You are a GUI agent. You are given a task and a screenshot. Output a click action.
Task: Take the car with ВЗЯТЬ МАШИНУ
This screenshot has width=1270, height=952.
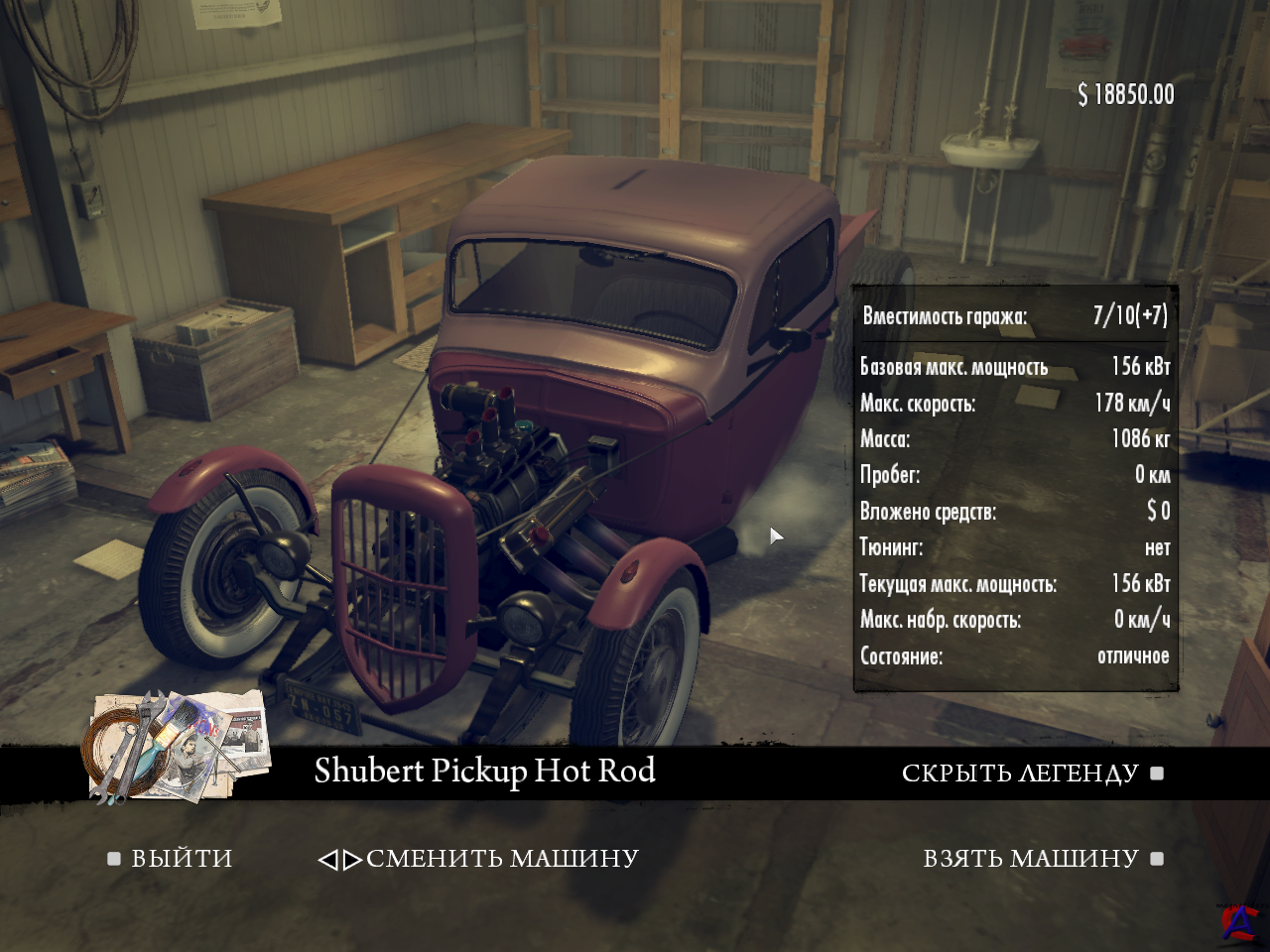(x=1031, y=859)
